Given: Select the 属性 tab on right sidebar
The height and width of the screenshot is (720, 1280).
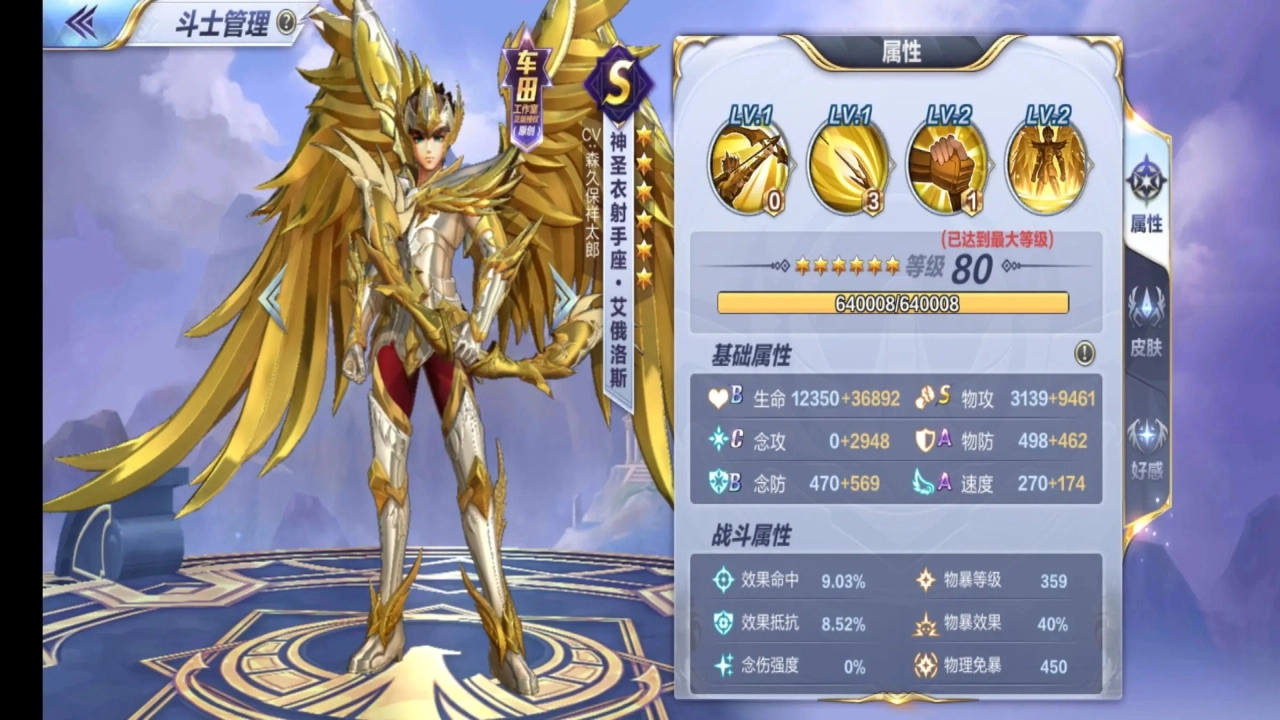Looking at the screenshot, I should click(x=1144, y=195).
